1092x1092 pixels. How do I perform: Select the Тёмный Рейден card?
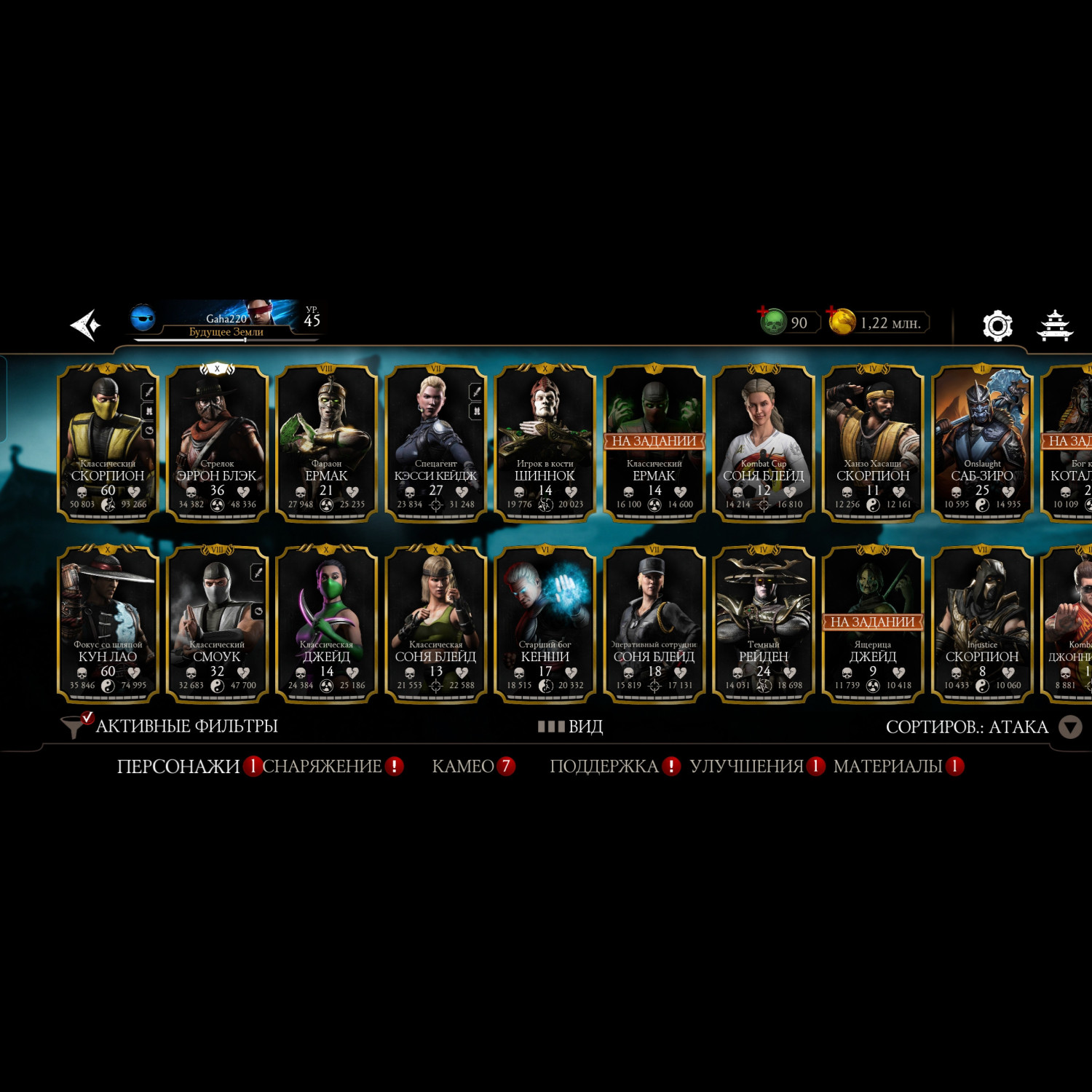click(x=763, y=624)
